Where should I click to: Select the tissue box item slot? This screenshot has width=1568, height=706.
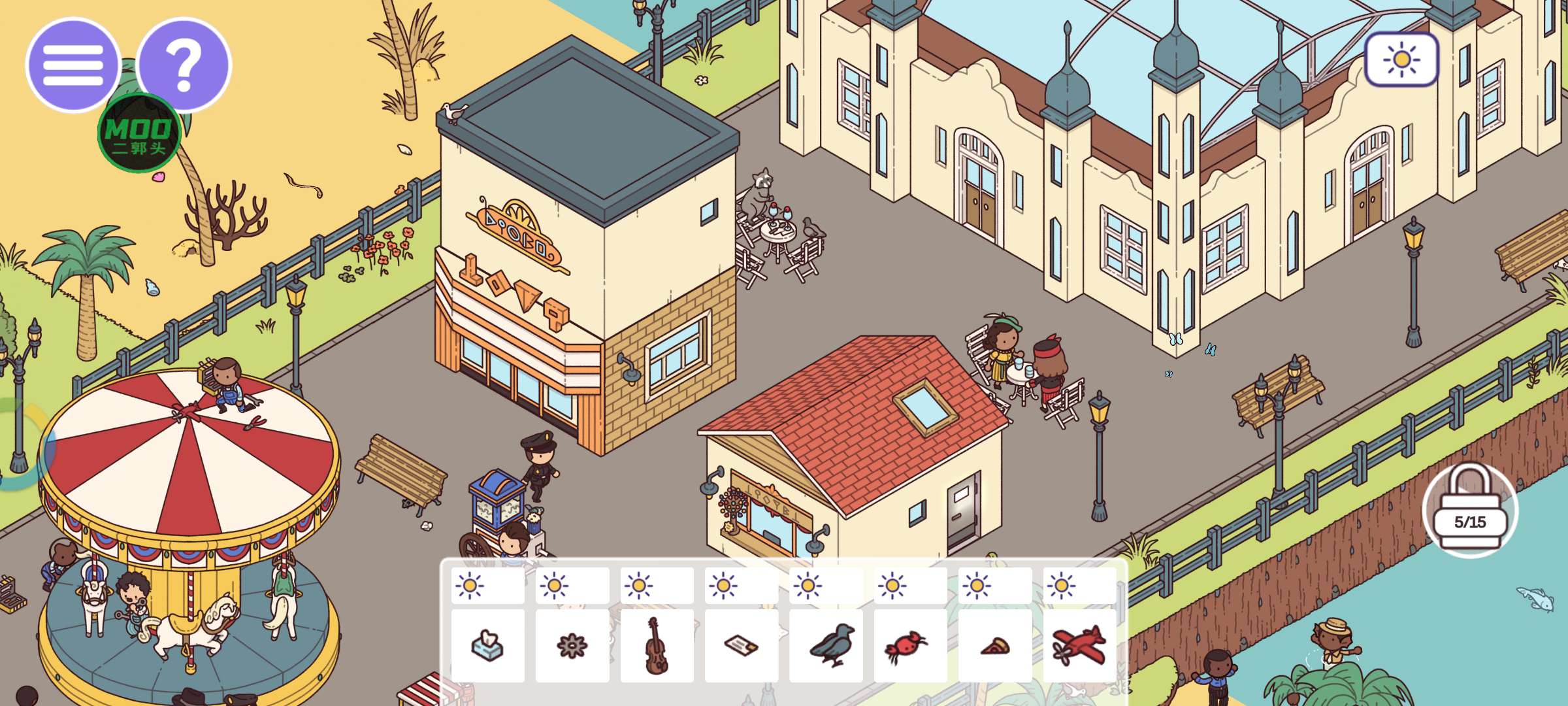click(487, 646)
